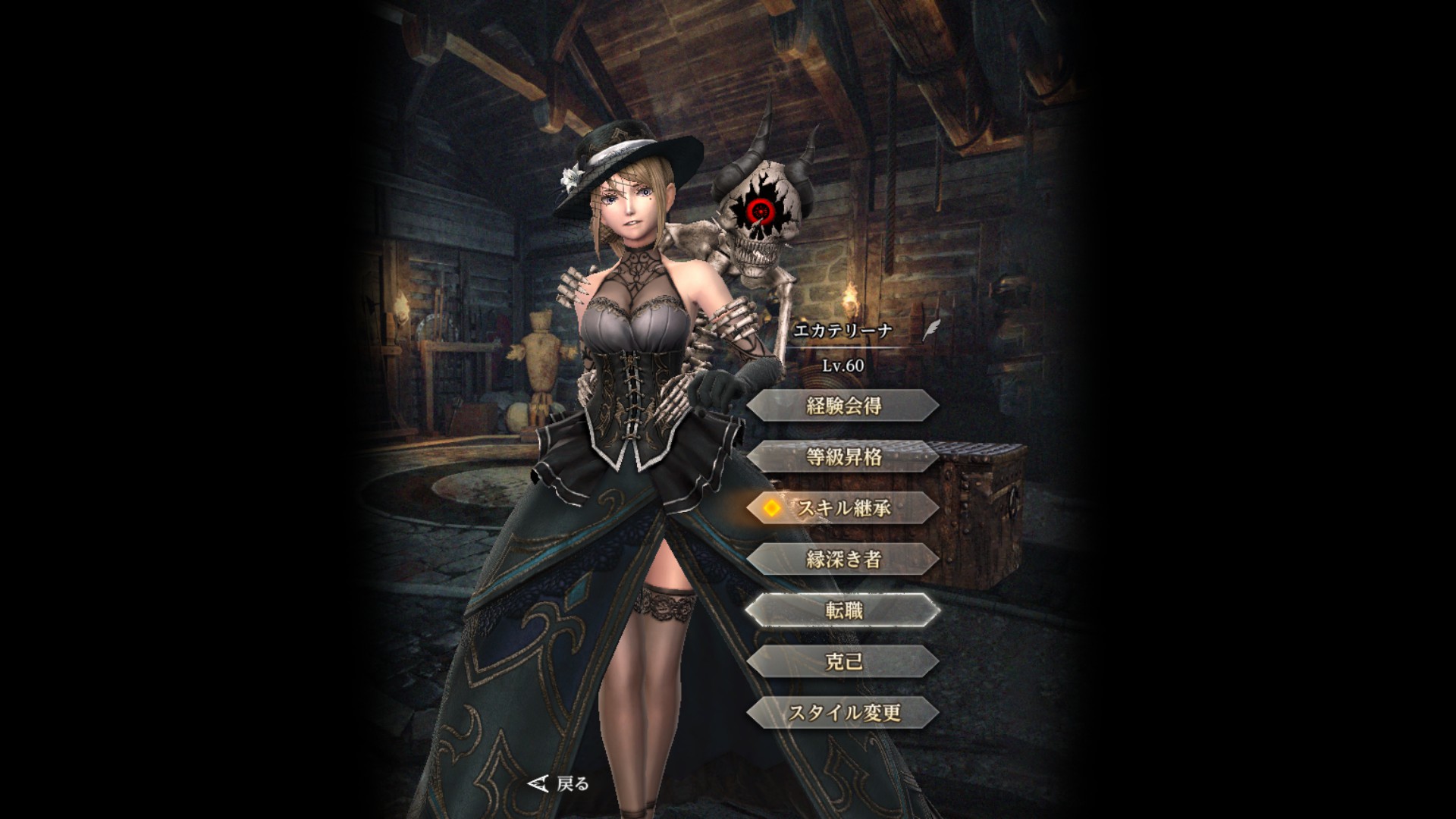Open the 克己 menu option

tap(843, 662)
